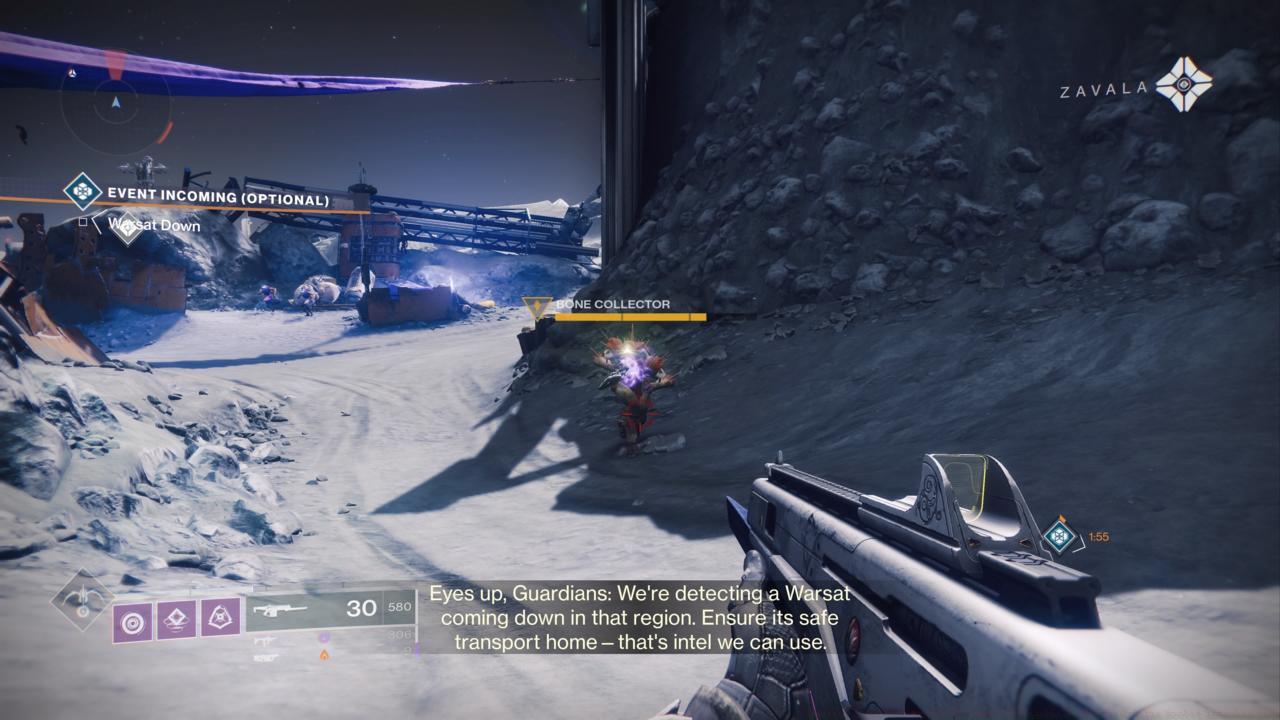Select the purple grenade ability icon
This screenshot has height=720, width=1280.
click(132, 623)
